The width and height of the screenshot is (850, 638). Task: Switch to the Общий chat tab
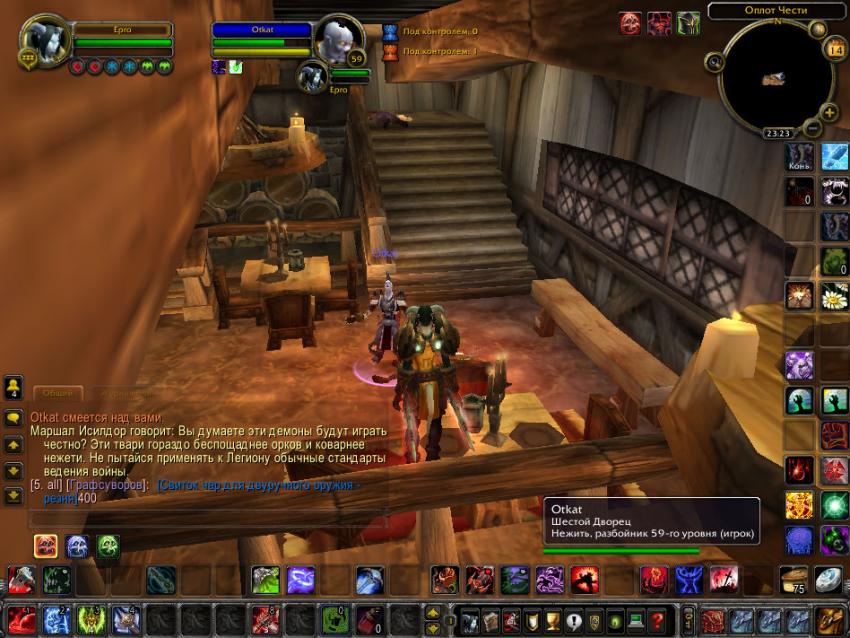pos(57,394)
